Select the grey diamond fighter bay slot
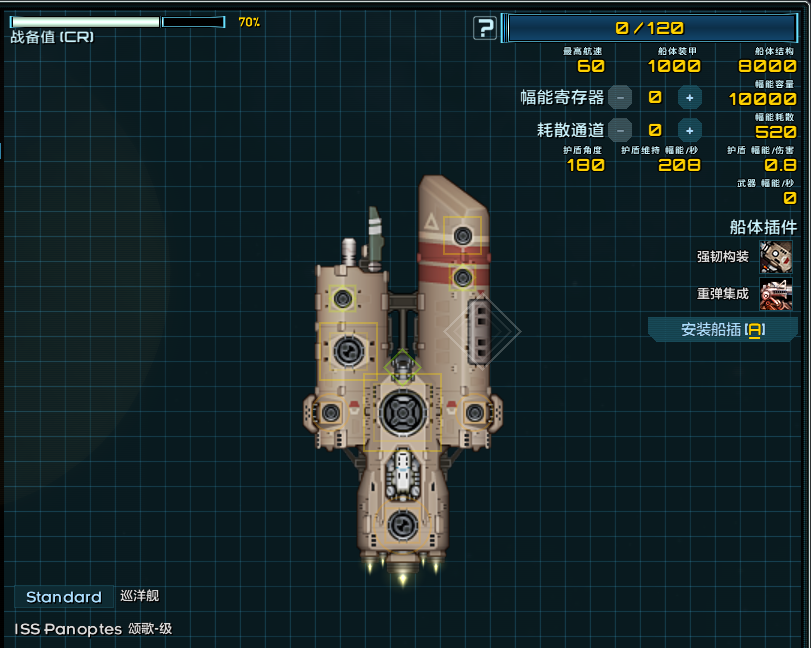The width and height of the screenshot is (811, 648). (x=482, y=331)
